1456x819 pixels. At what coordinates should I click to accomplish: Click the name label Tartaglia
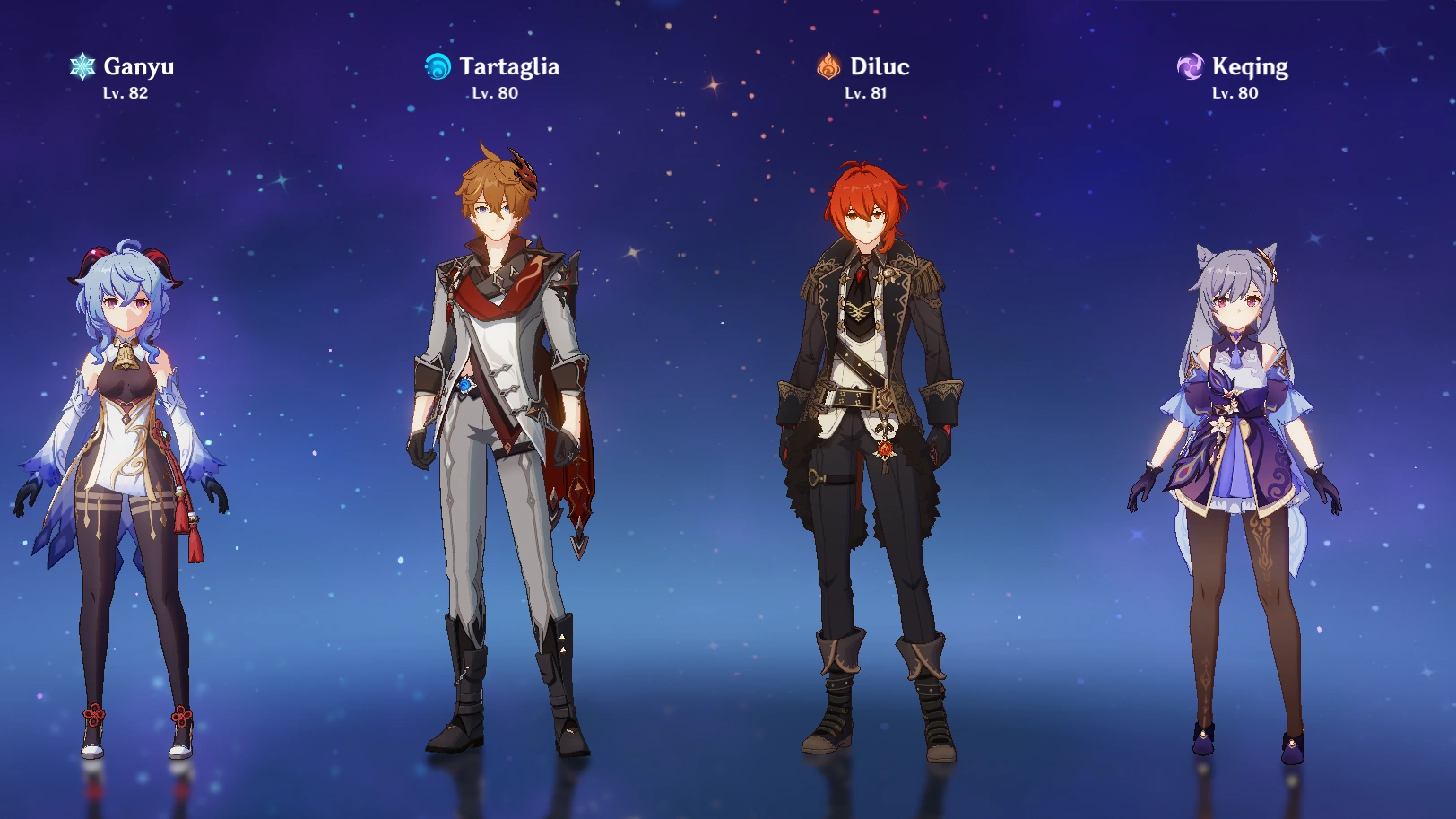click(x=509, y=65)
